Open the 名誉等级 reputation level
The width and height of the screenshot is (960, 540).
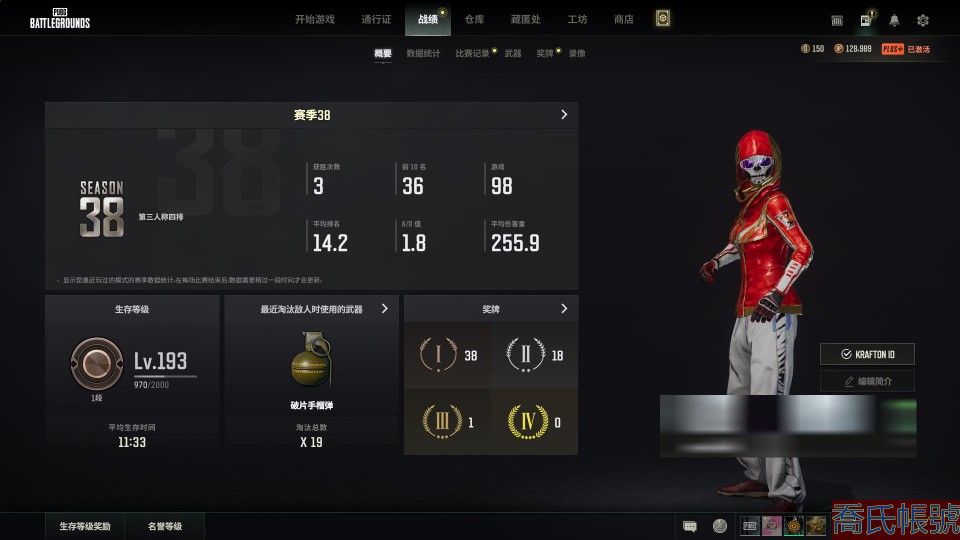point(165,526)
